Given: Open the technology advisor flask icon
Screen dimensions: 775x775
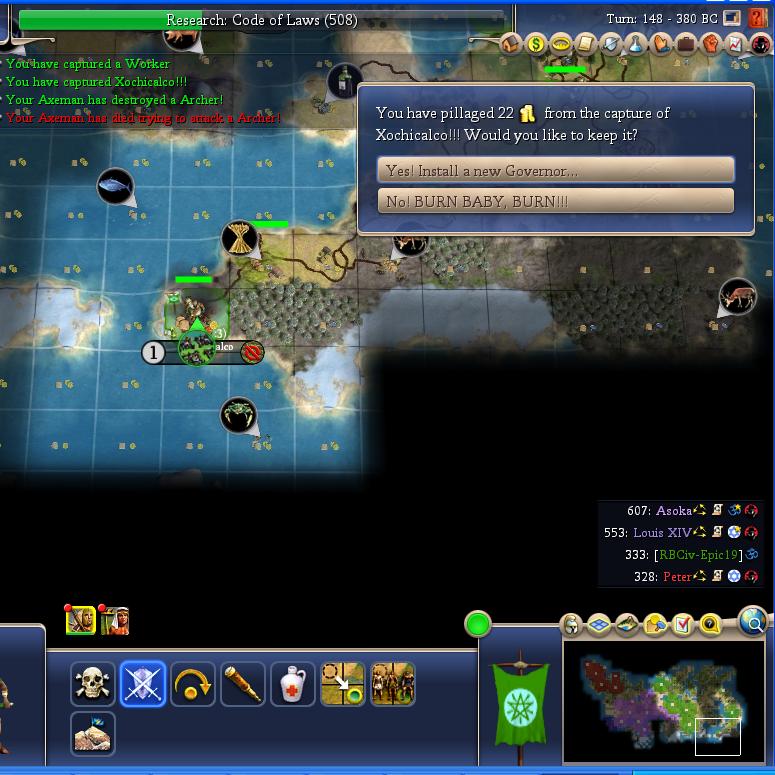Looking at the screenshot, I should pyautogui.click(x=636, y=44).
